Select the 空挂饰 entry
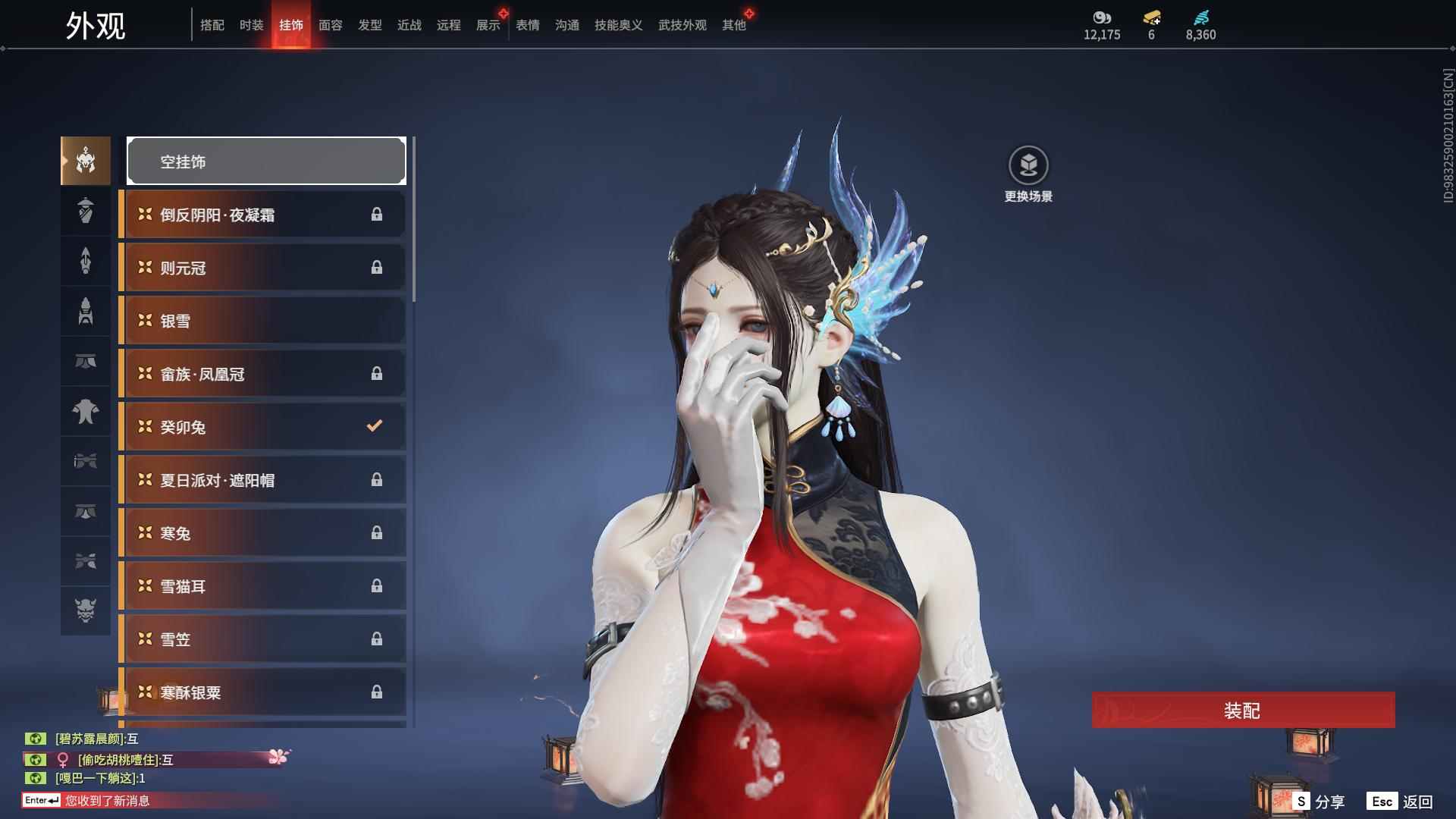Screen dimensions: 1456x819 tap(266, 161)
